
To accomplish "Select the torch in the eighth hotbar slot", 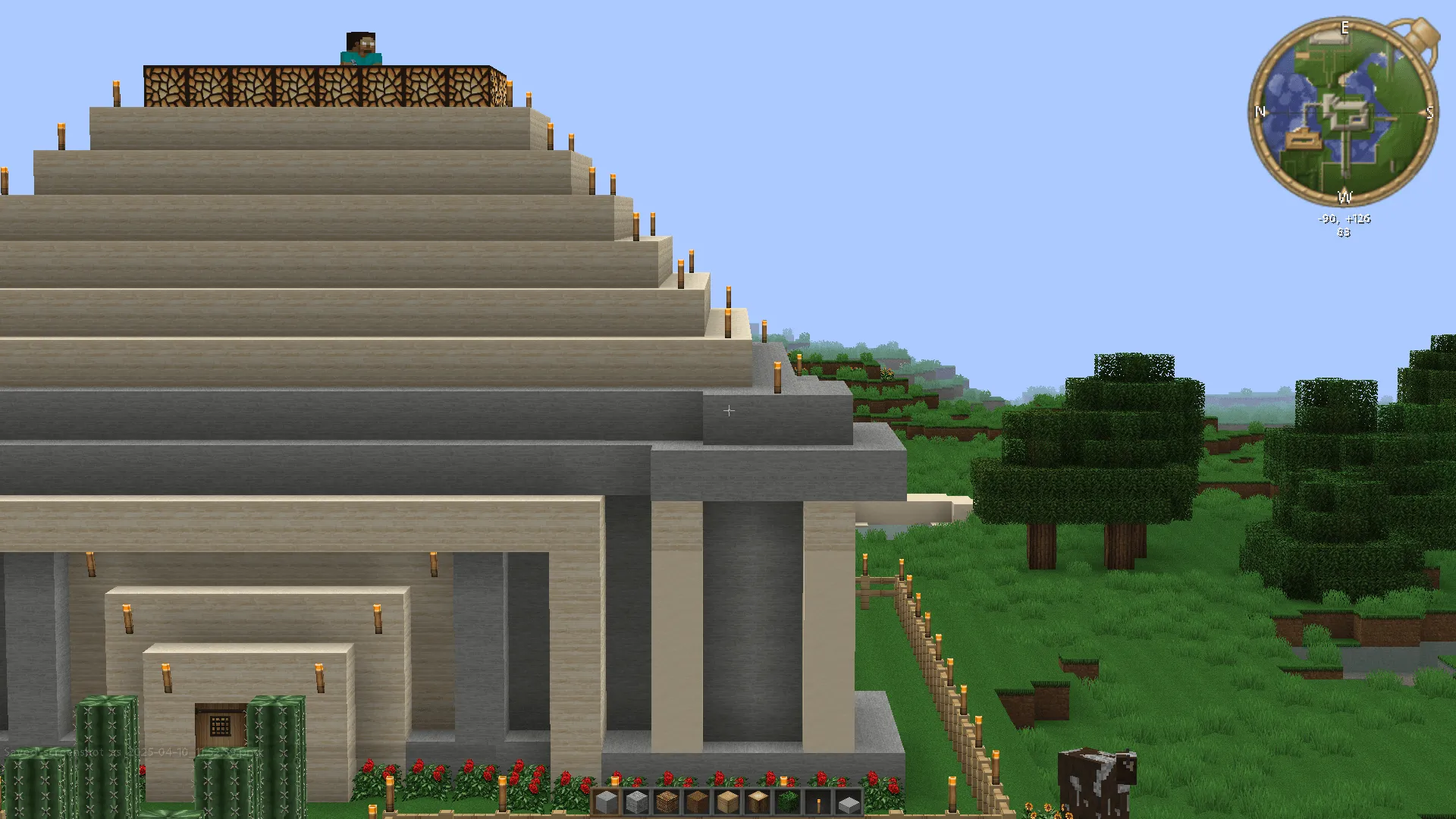I will click(820, 802).
